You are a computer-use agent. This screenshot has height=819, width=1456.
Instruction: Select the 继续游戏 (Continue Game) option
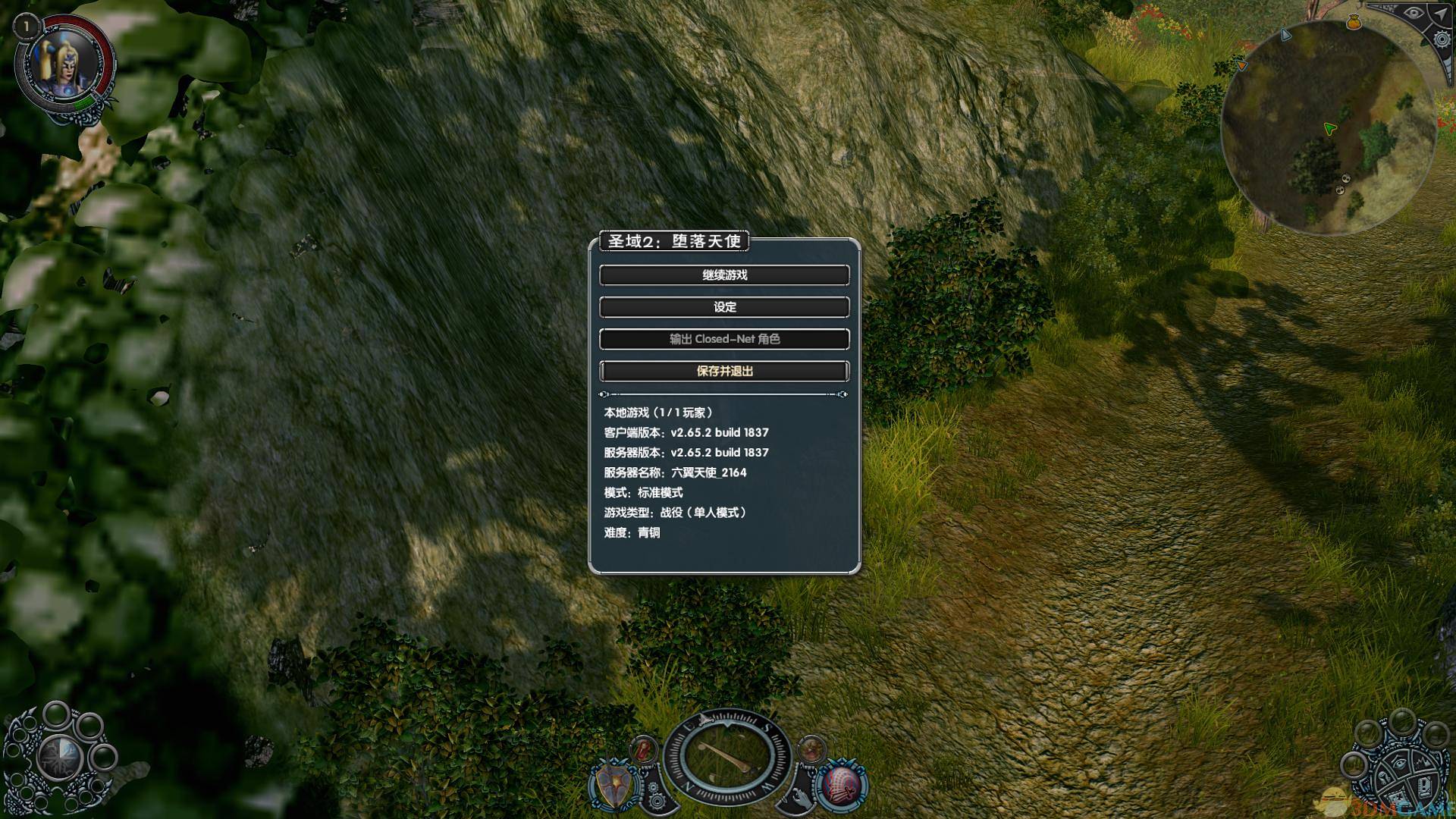tap(725, 275)
